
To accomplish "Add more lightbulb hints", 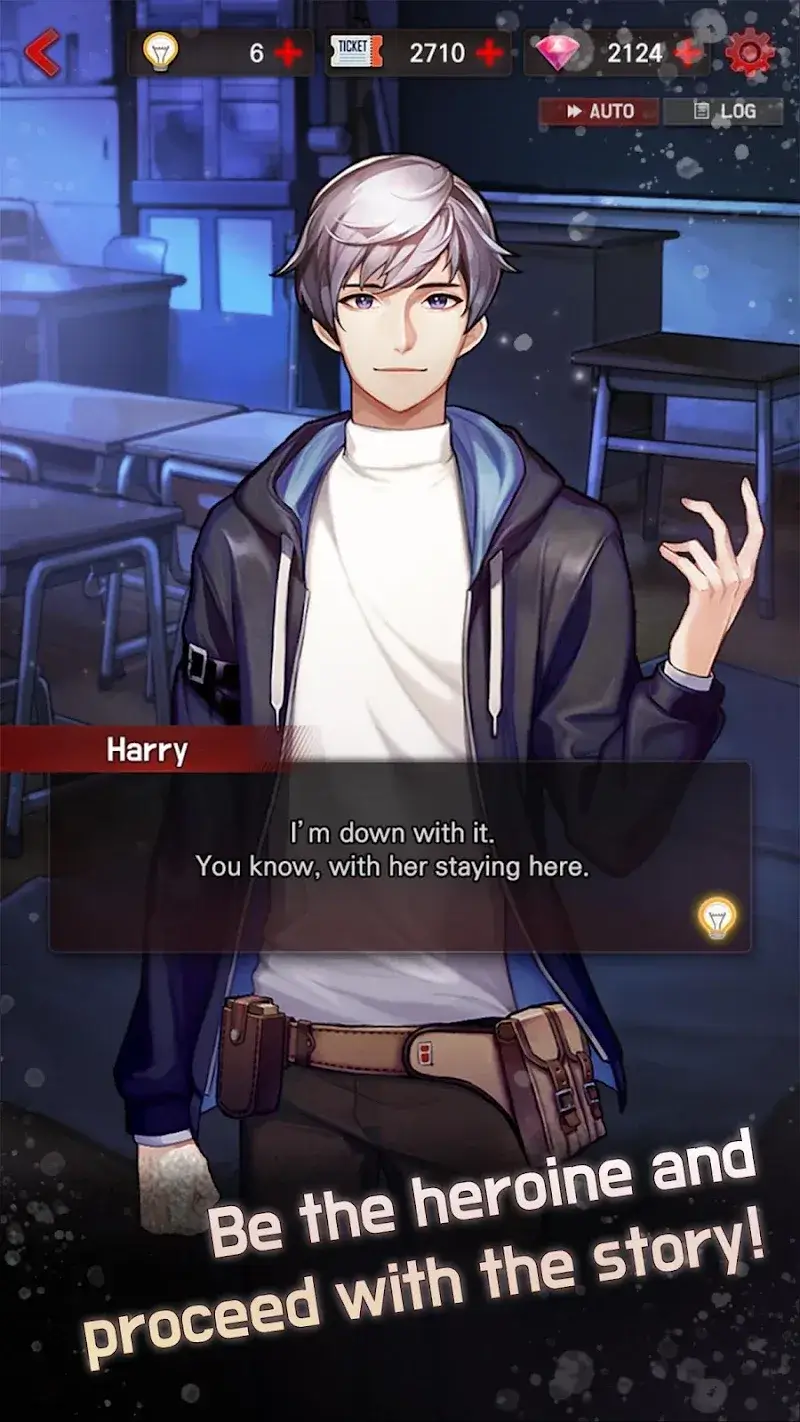I will pyautogui.click(x=288, y=53).
